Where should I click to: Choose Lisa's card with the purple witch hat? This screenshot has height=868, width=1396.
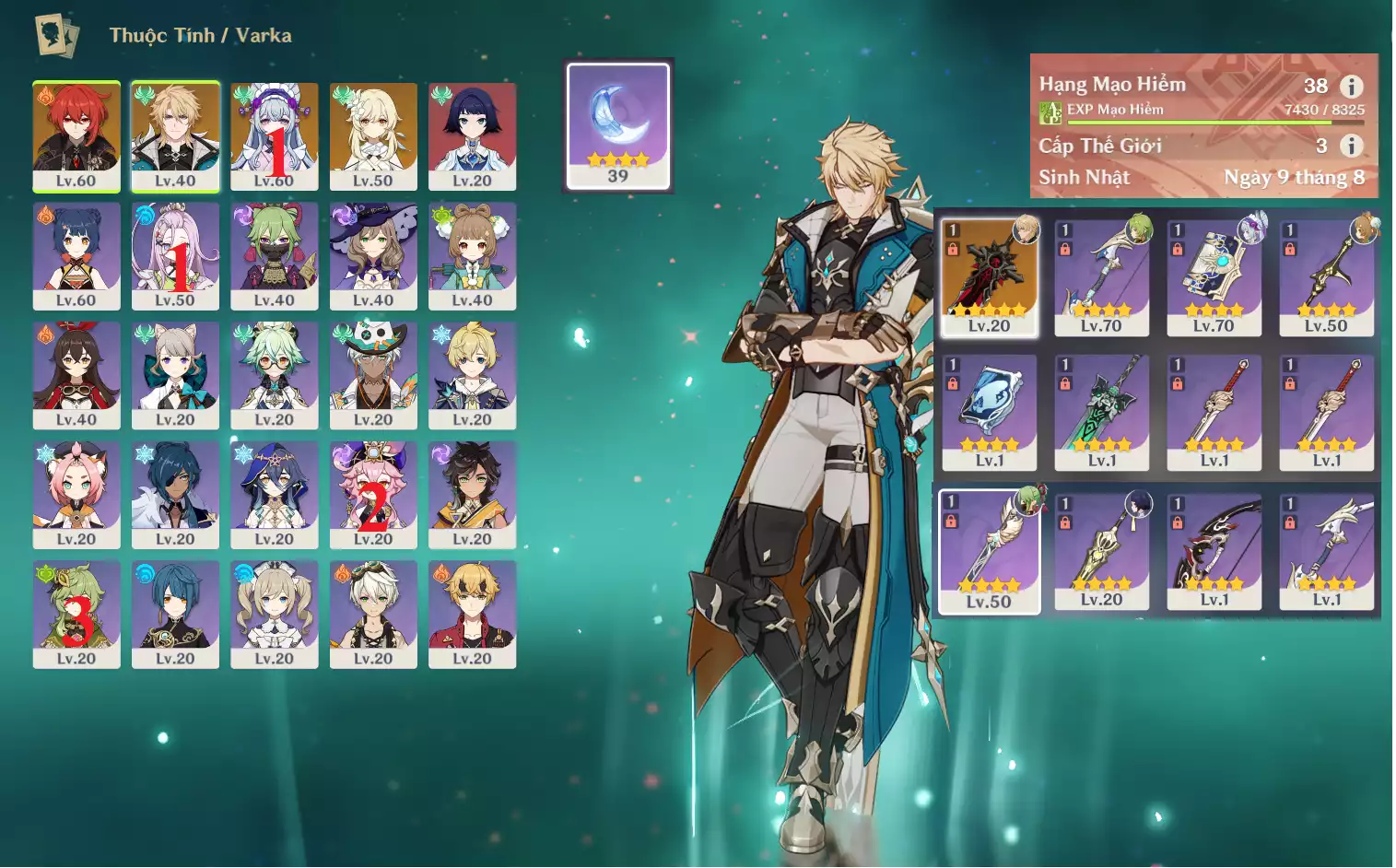373,255
